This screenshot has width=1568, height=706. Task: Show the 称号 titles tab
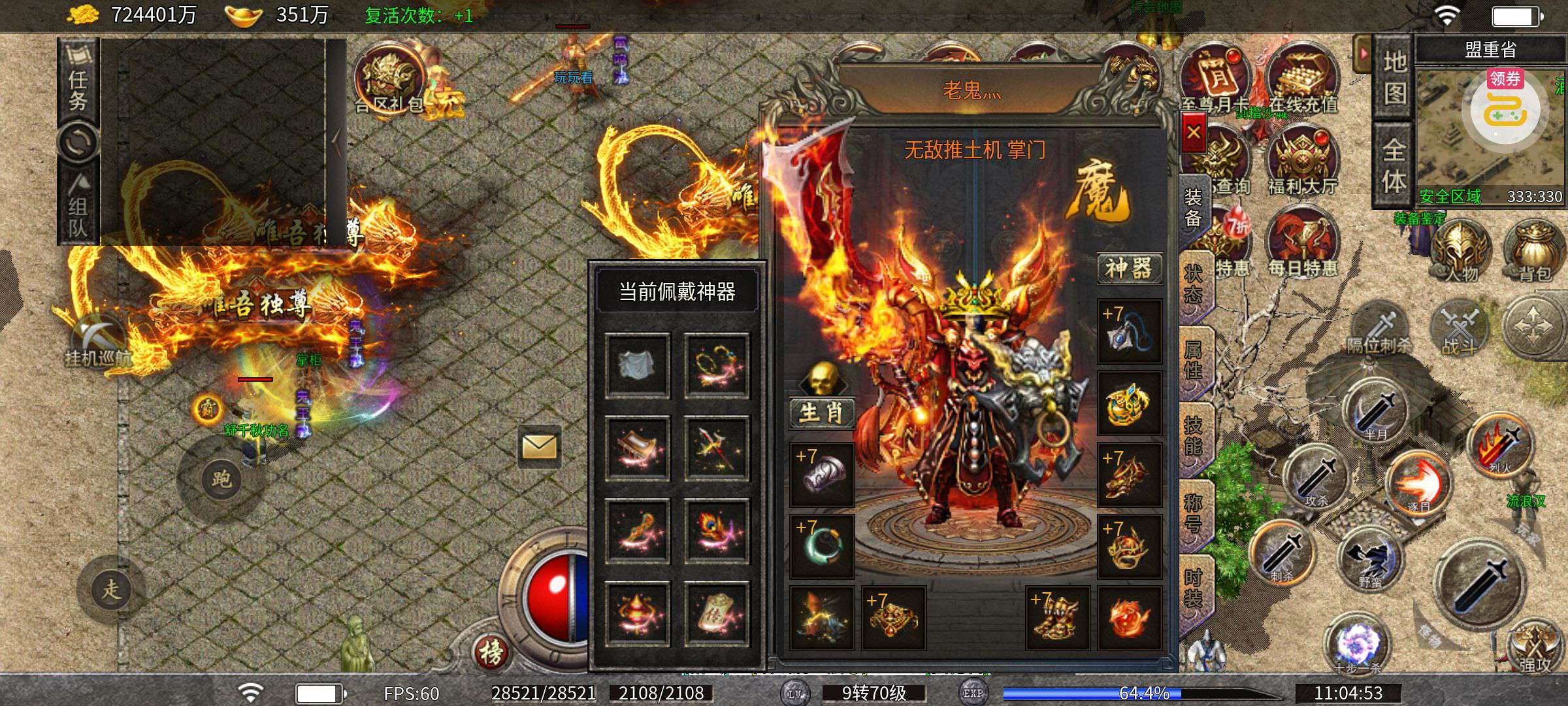tap(1194, 513)
